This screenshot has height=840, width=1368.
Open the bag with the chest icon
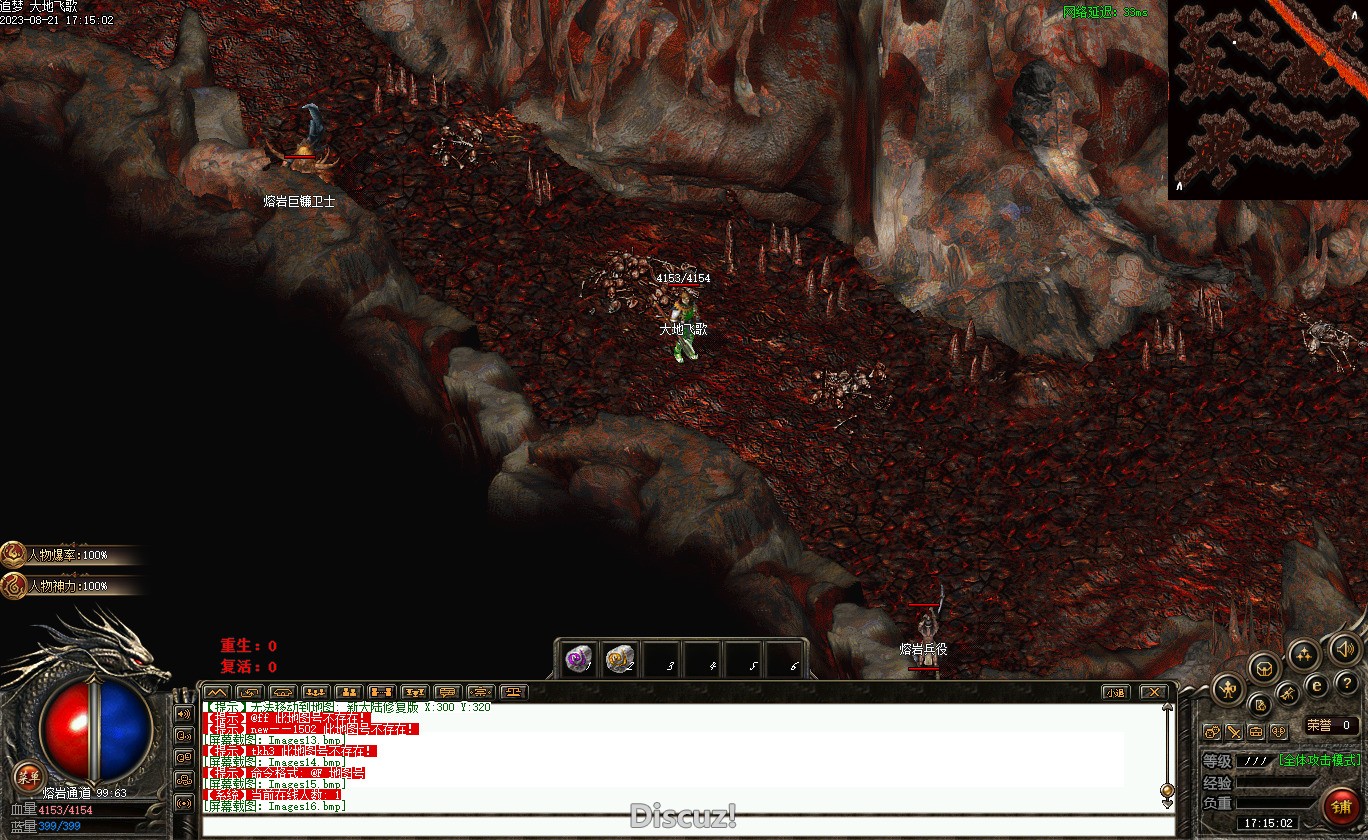click(1264, 668)
